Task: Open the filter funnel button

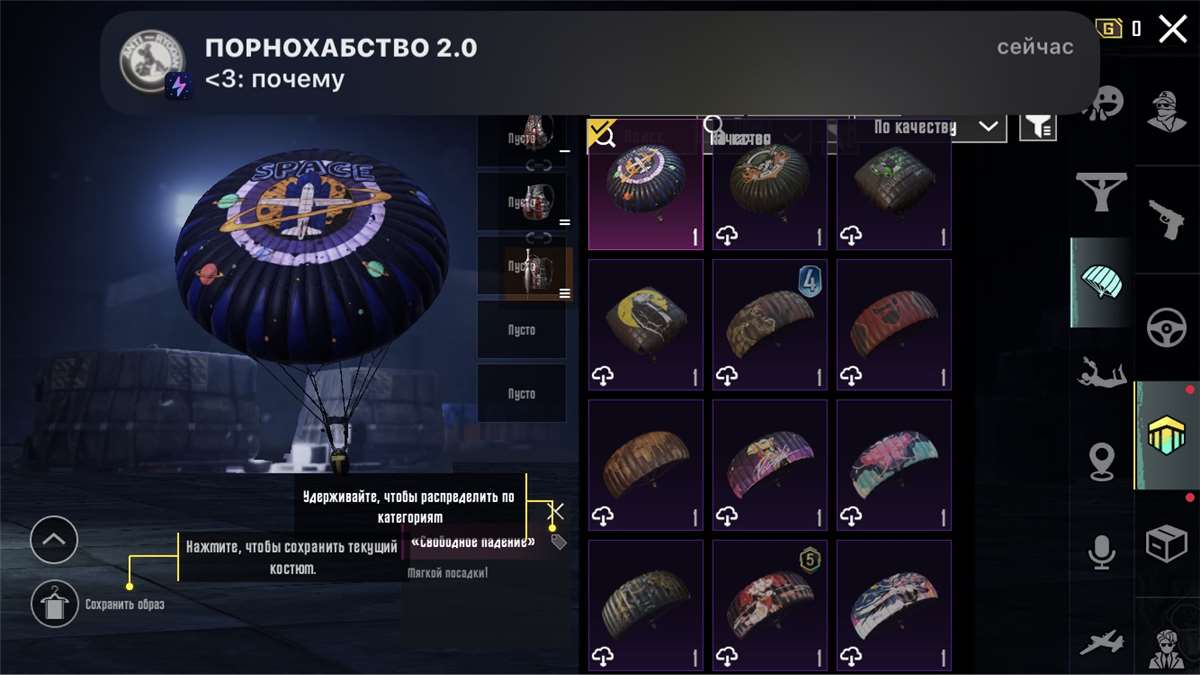Action: [1038, 126]
